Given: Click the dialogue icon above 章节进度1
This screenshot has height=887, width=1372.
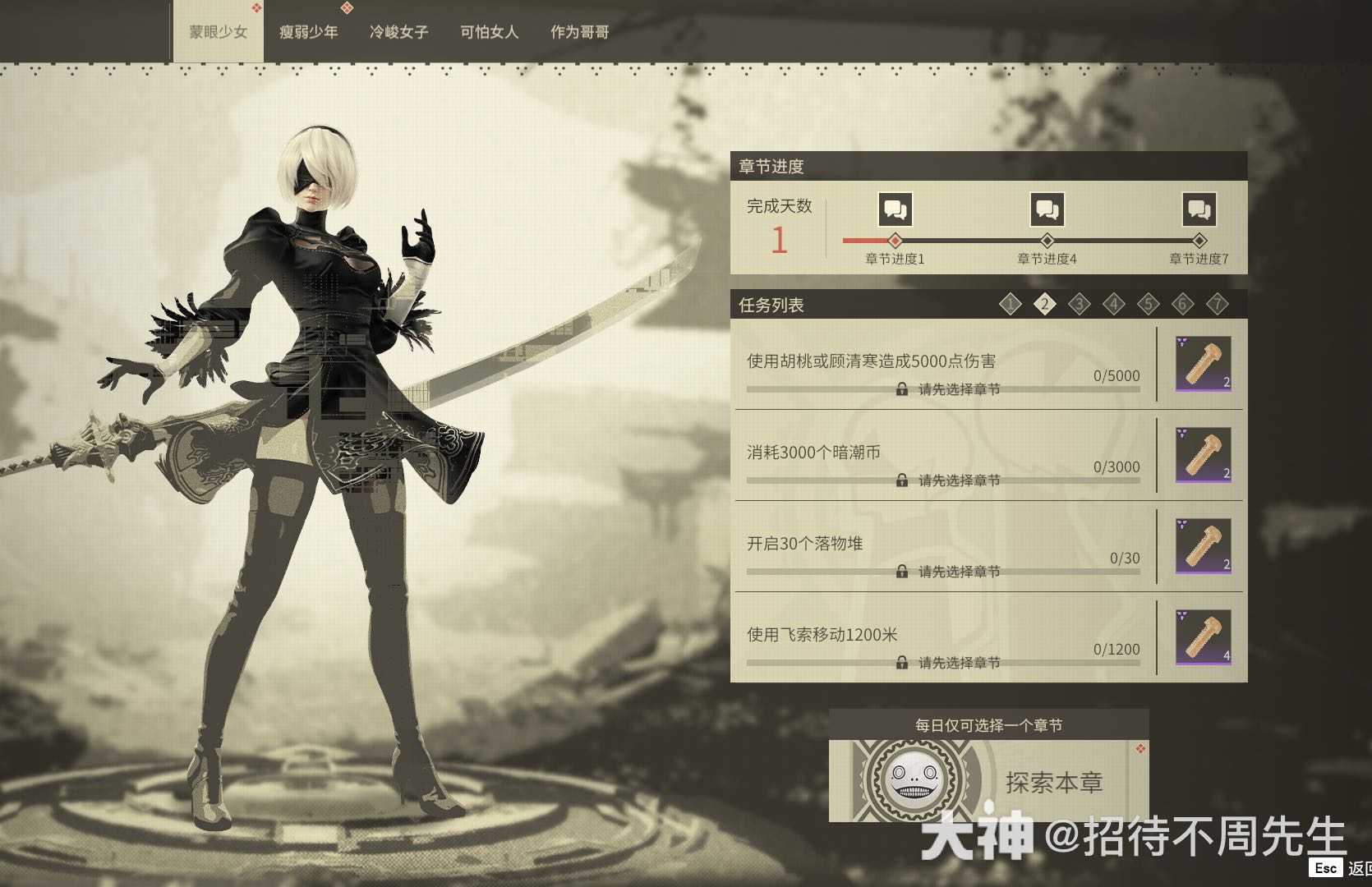Looking at the screenshot, I should [x=895, y=209].
